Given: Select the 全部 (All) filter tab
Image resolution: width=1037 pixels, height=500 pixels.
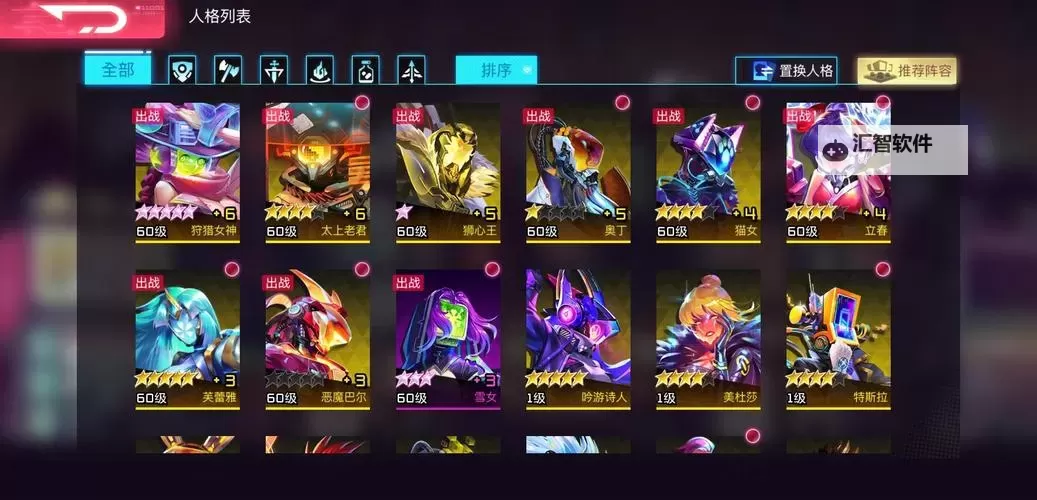Looking at the screenshot, I should [x=117, y=70].
